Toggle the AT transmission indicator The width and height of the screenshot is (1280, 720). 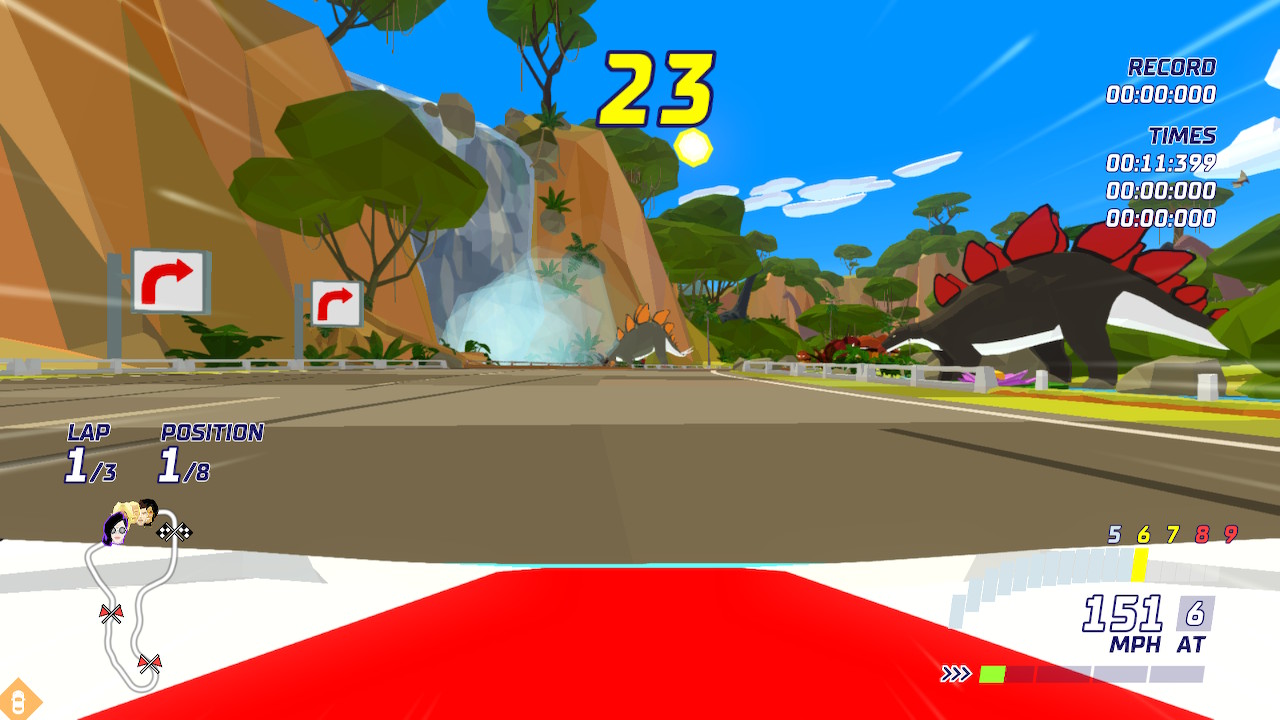point(1190,632)
